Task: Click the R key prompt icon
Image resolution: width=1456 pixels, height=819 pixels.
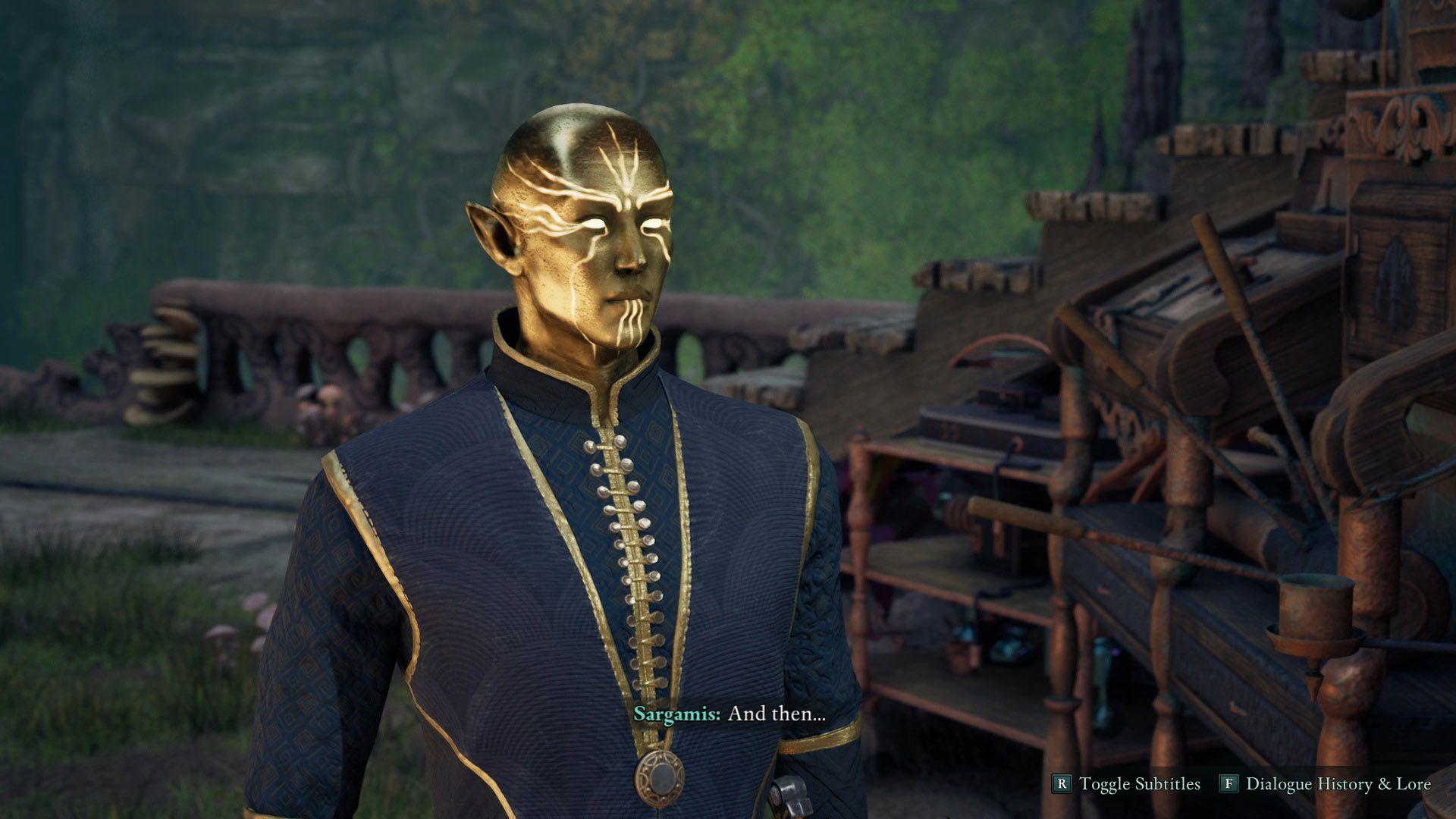Action: tap(1064, 783)
